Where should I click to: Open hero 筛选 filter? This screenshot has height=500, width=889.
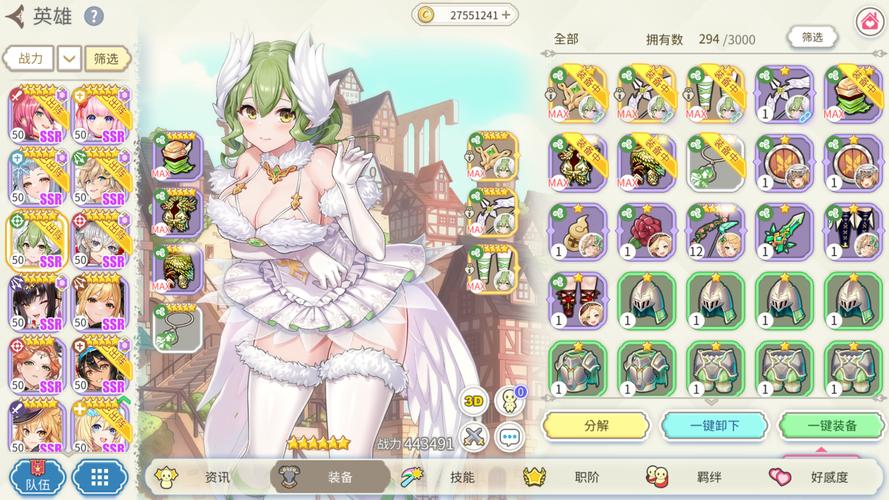(x=107, y=58)
